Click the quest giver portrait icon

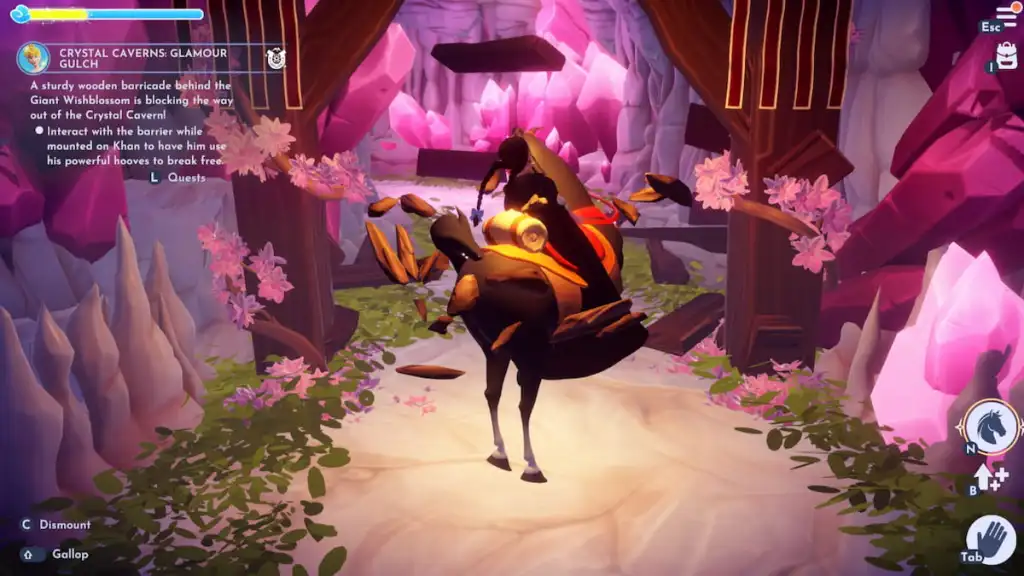(34, 58)
